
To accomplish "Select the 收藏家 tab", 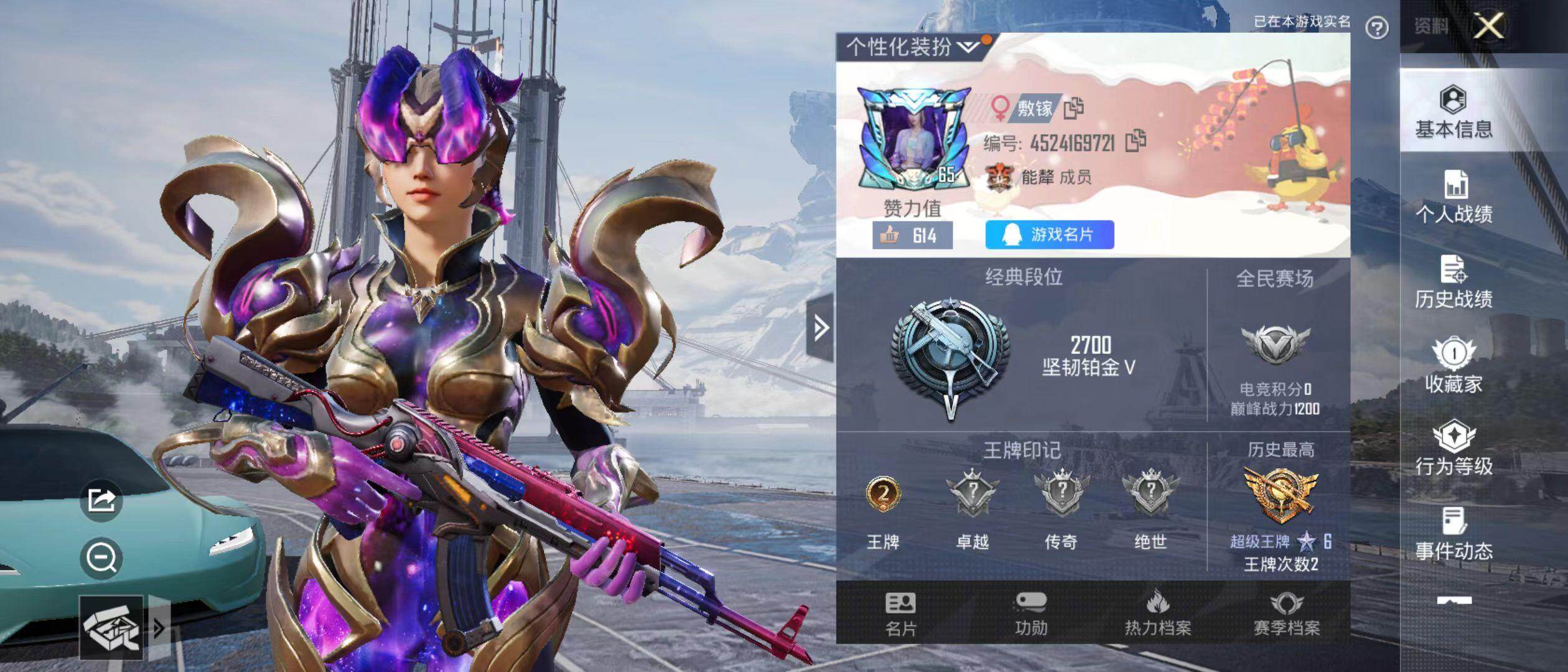I will (1454, 367).
